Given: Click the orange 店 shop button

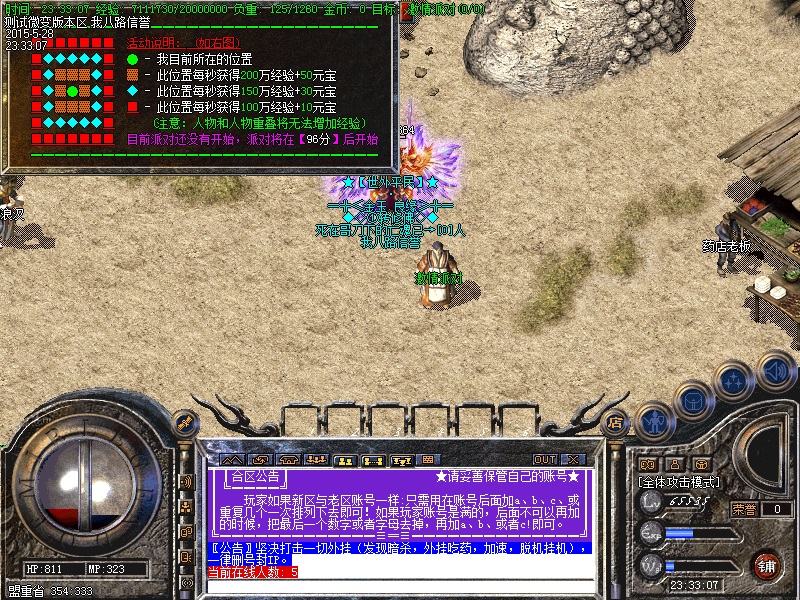Looking at the screenshot, I should (x=616, y=423).
